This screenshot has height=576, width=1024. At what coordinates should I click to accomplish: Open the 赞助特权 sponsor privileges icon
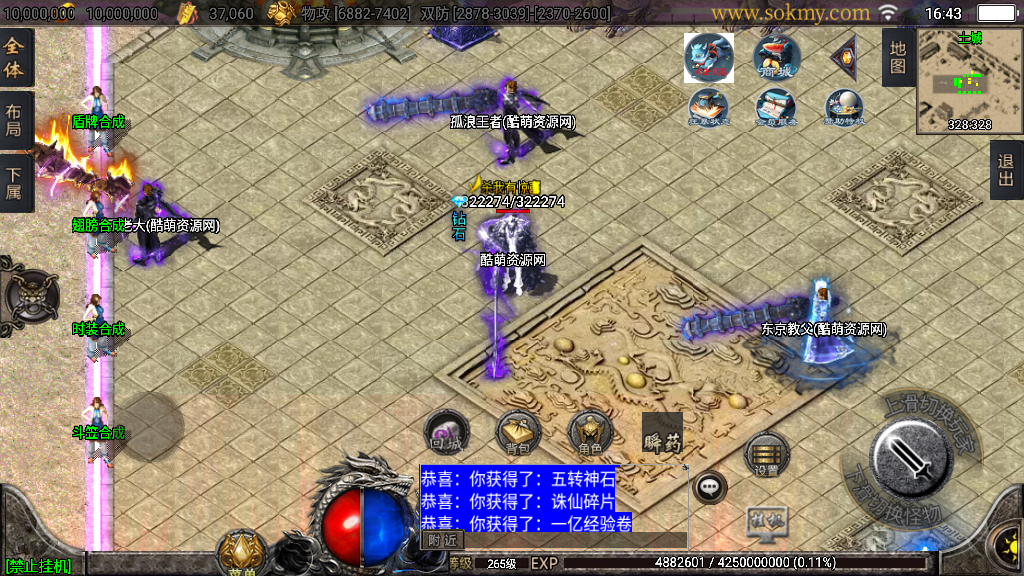pyautogui.click(x=844, y=108)
